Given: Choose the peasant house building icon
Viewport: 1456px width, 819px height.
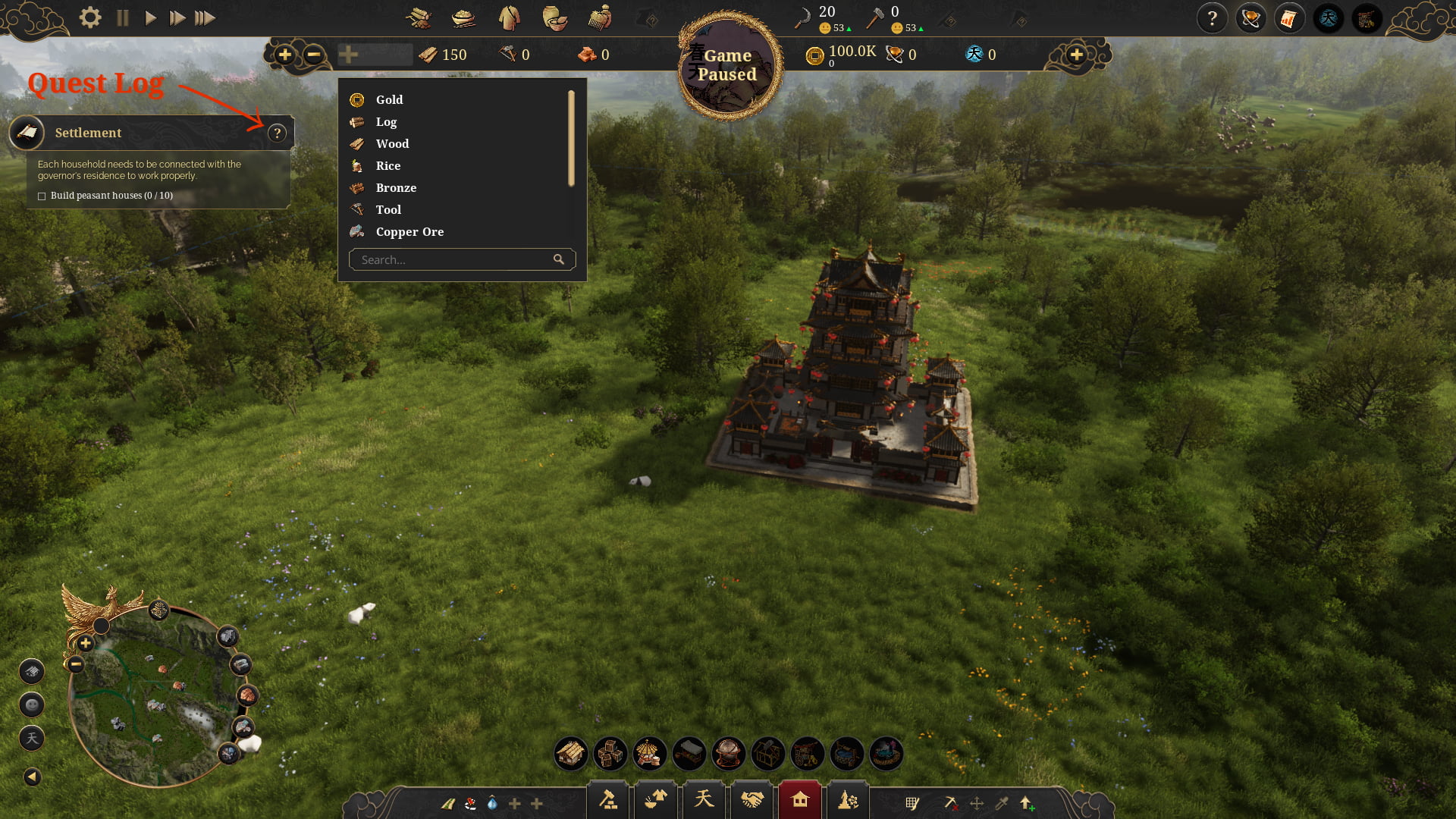Looking at the screenshot, I should click(570, 754).
